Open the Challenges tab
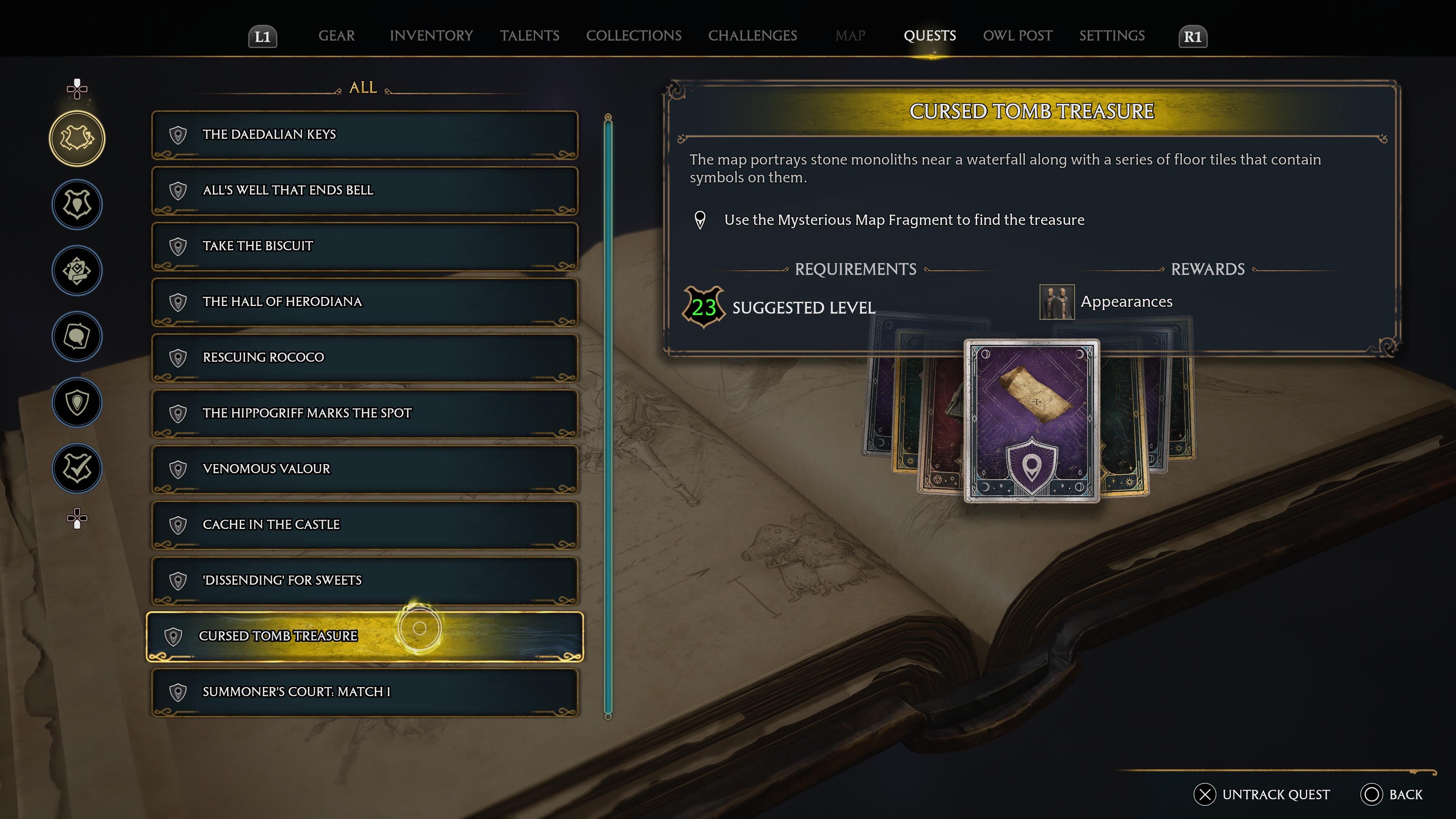 (x=752, y=36)
